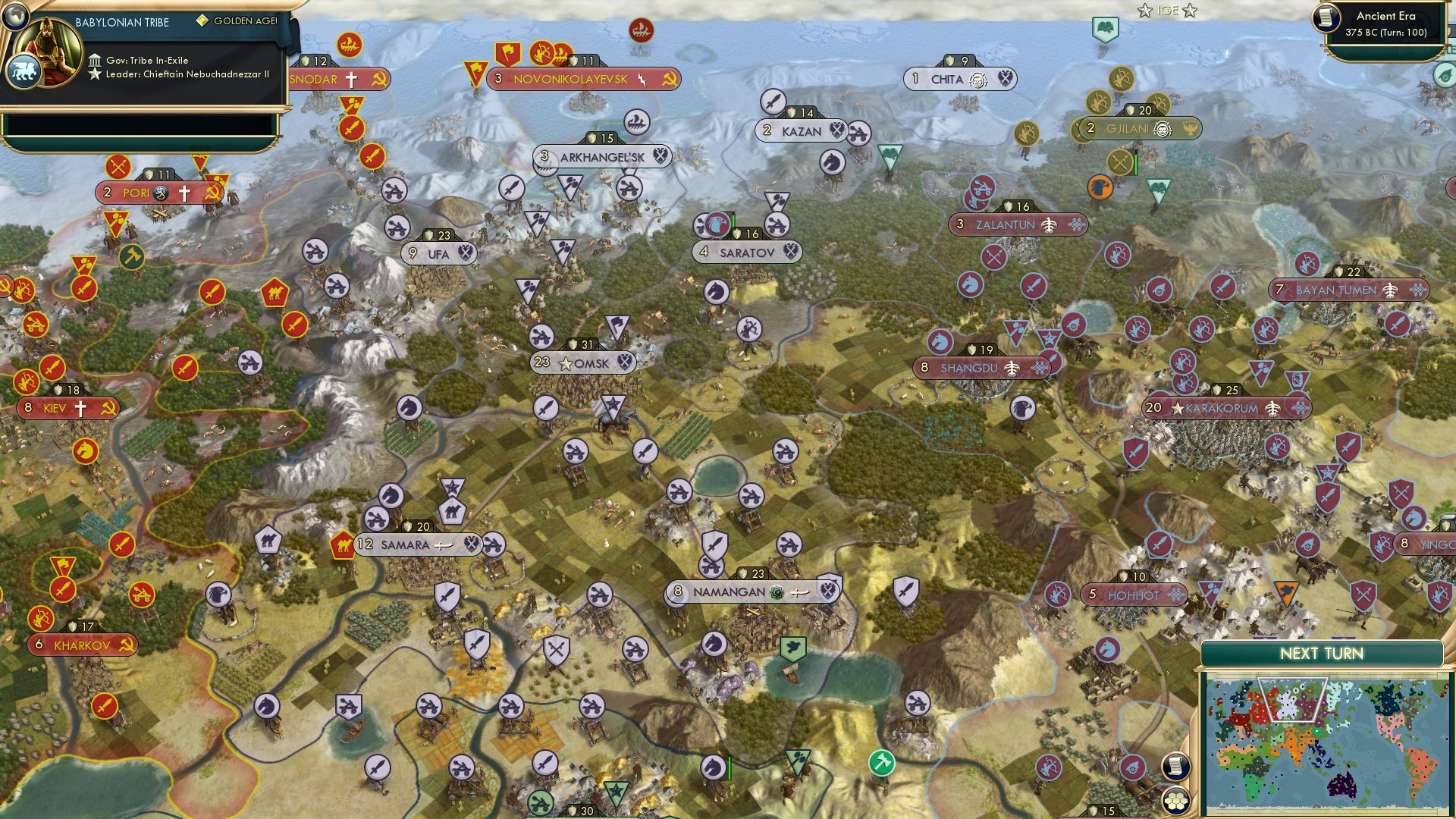Open the notification log scroll icon

pyautogui.click(x=1176, y=767)
